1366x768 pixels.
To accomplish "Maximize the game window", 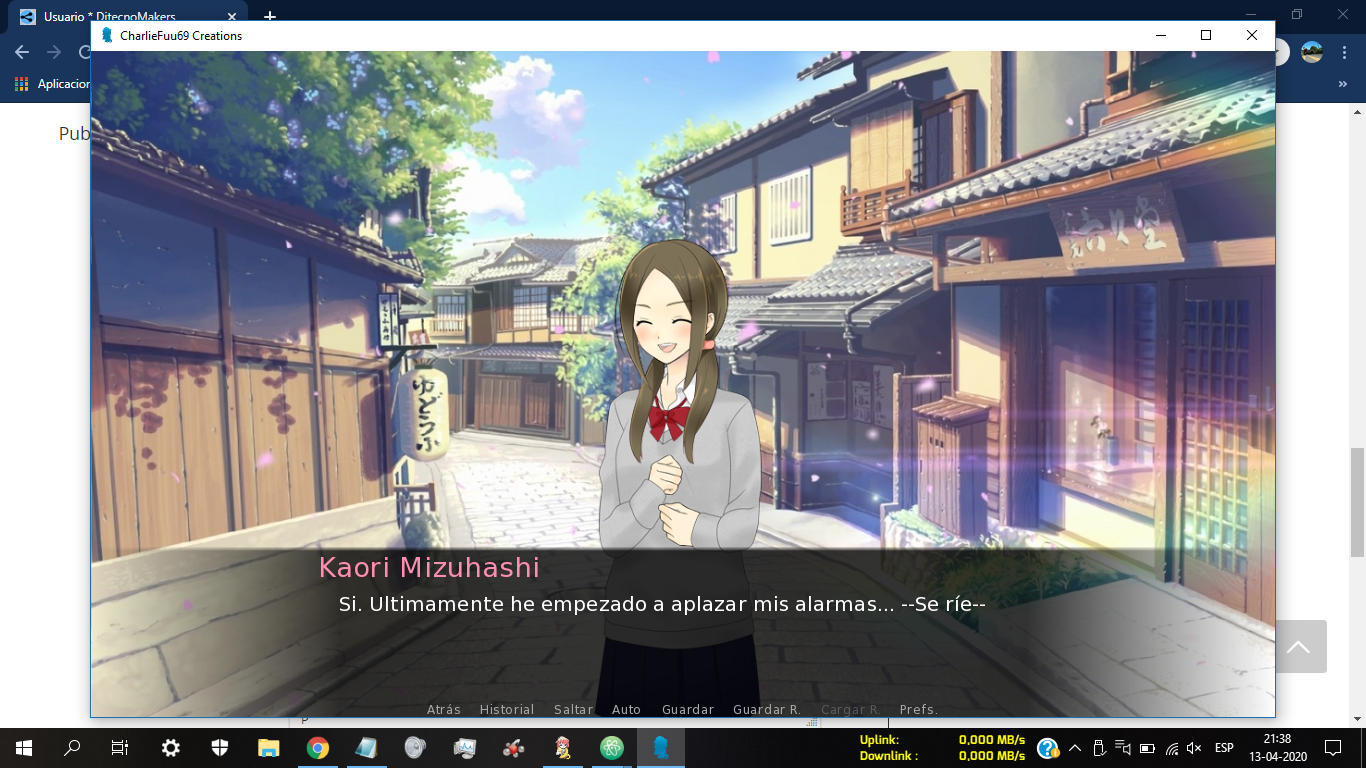I will [1206, 35].
